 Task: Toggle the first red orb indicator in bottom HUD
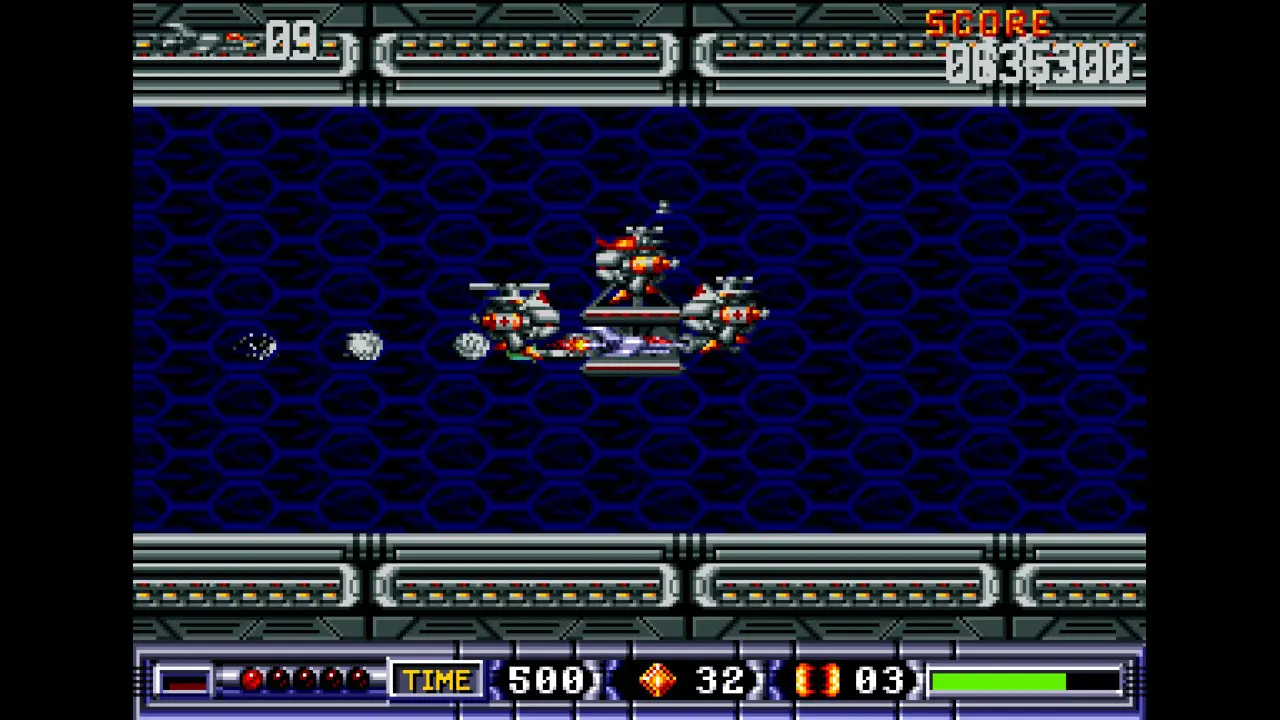251,680
